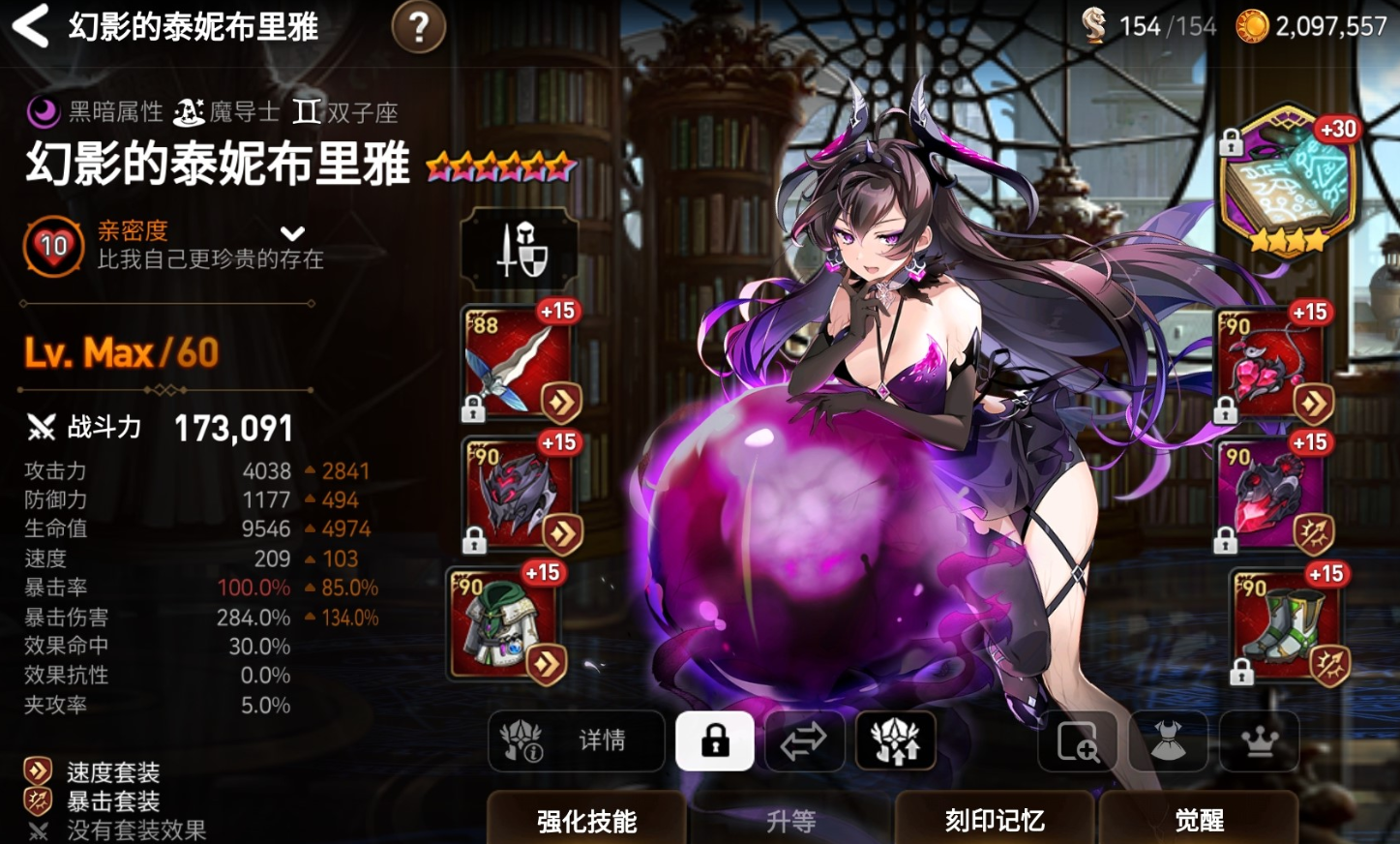Click the character preview magnifier icon

[1076, 743]
